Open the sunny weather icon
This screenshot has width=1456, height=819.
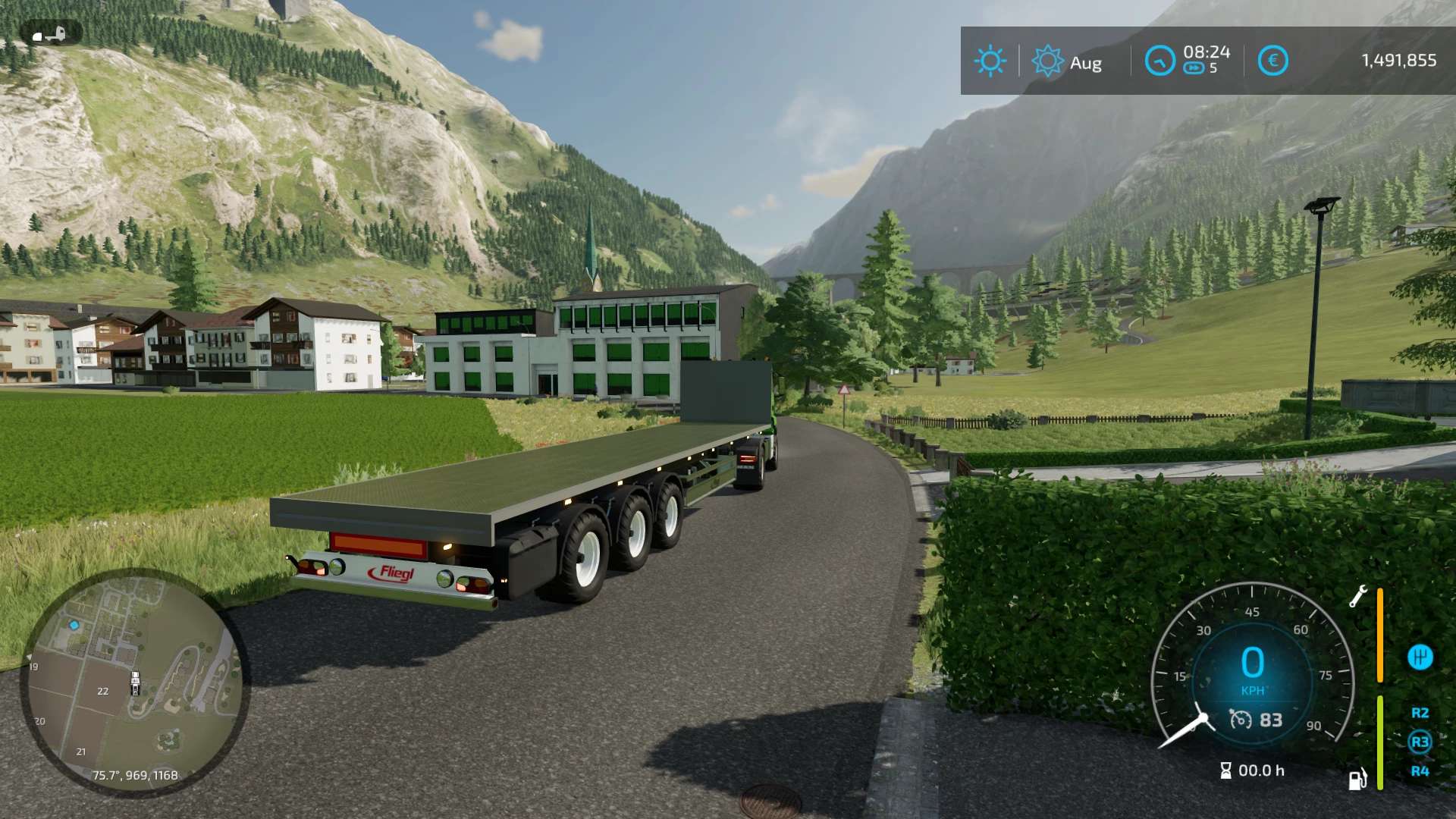tap(990, 61)
